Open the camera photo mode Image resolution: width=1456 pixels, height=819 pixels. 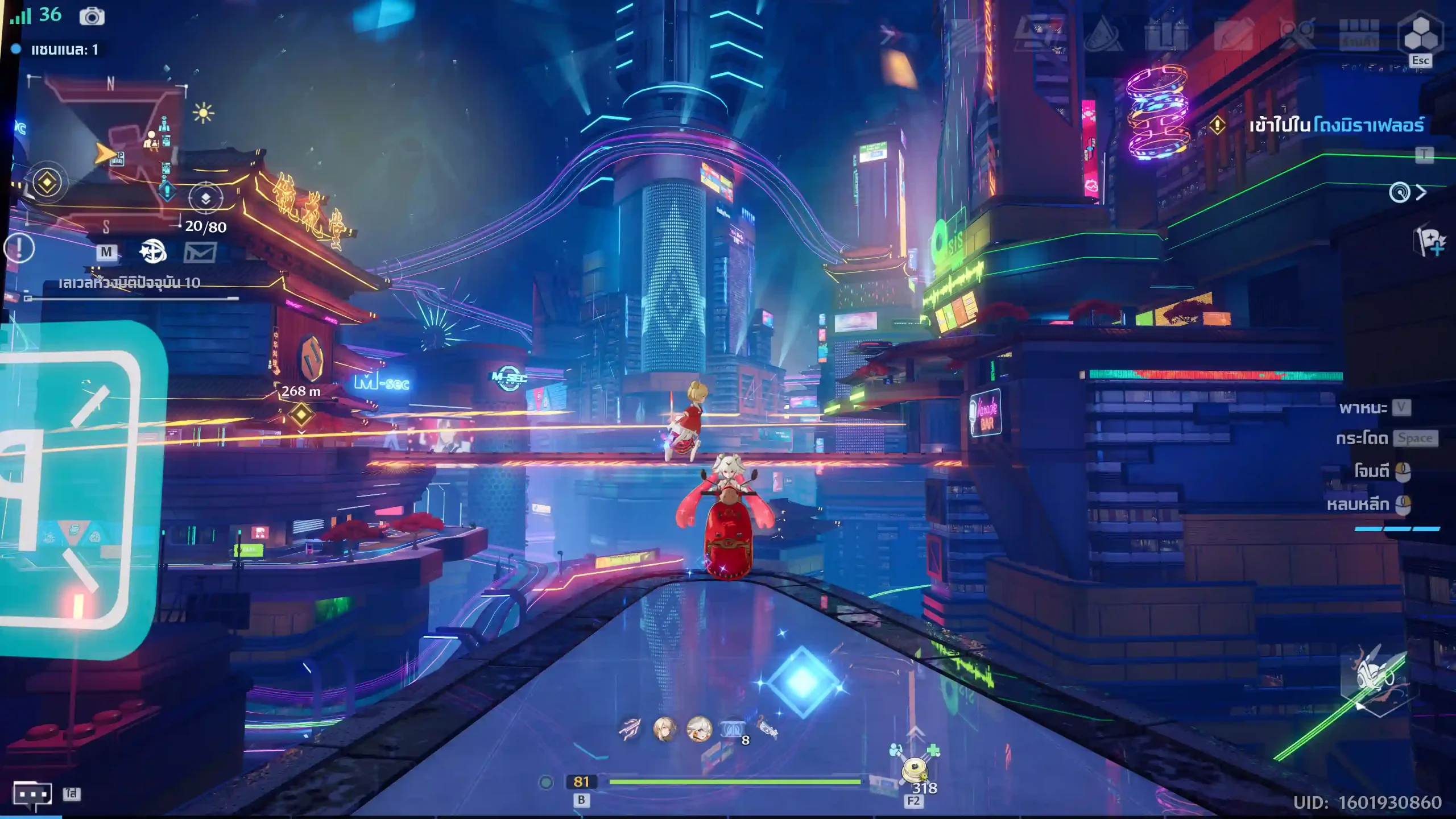click(x=92, y=16)
